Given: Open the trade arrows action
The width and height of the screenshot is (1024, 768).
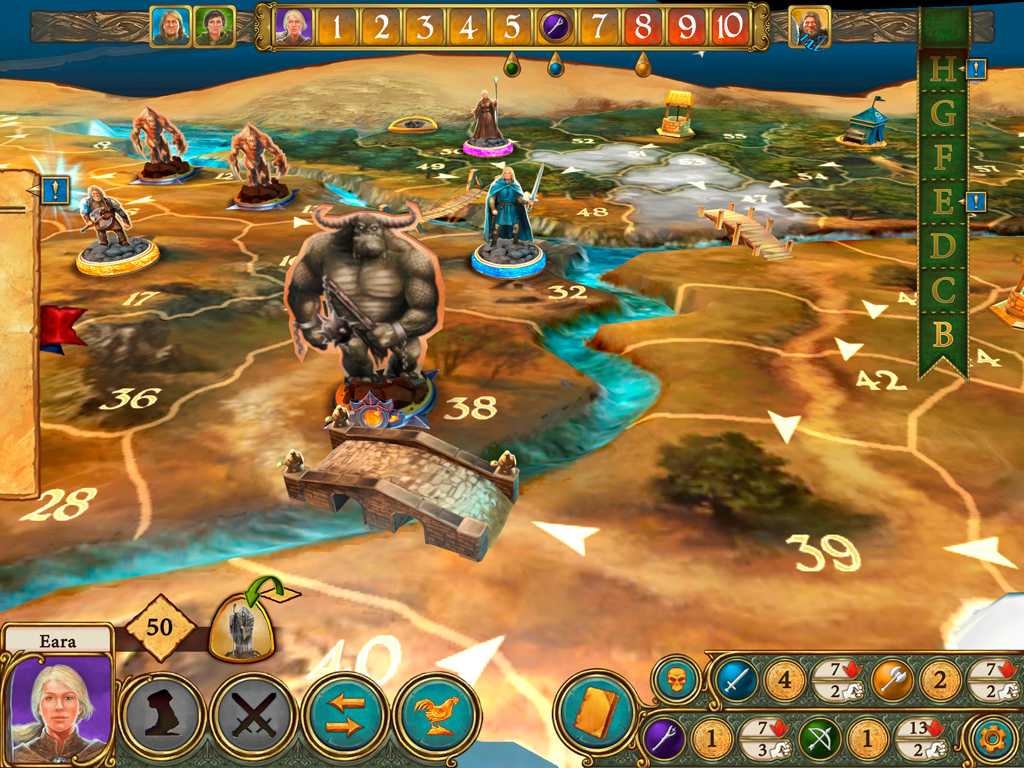Looking at the screenshot, I should pyautogui.click(x=346, y=716).
